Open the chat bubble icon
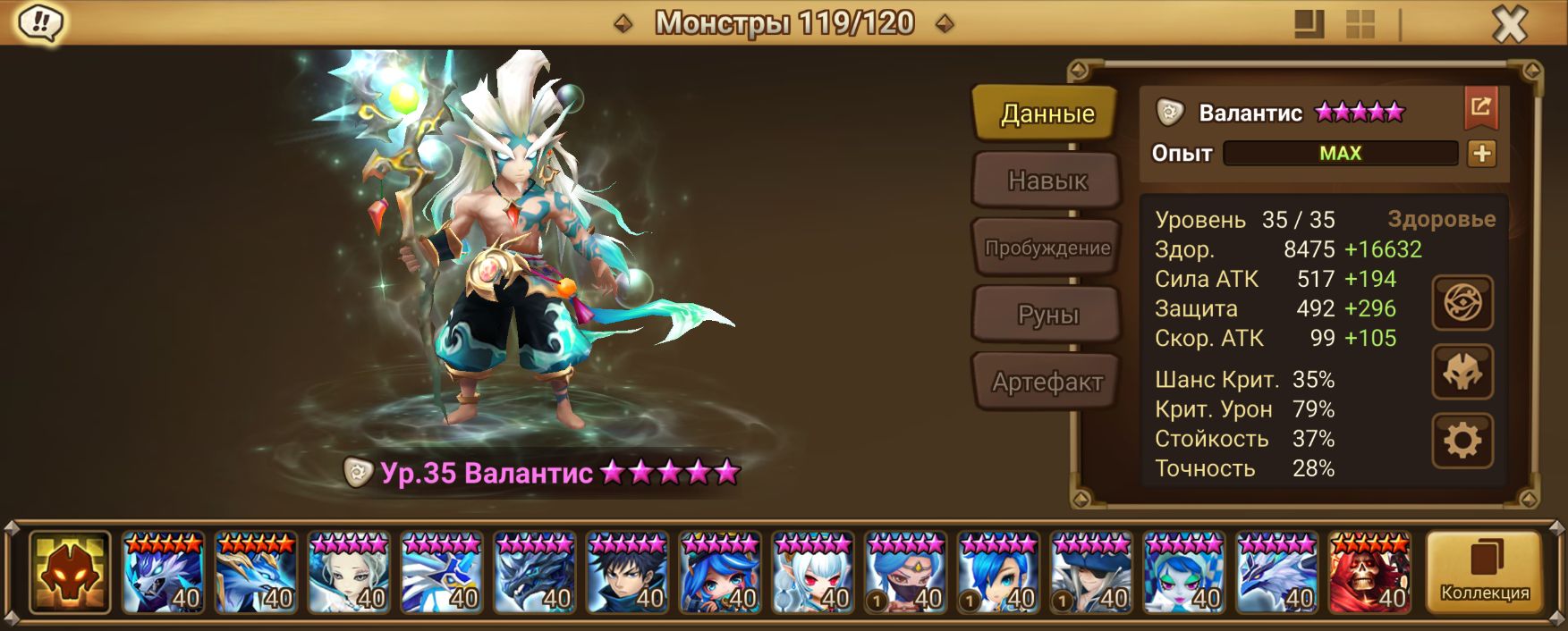1568x631 pixels. pyautogui.click(x=40, y=22)
